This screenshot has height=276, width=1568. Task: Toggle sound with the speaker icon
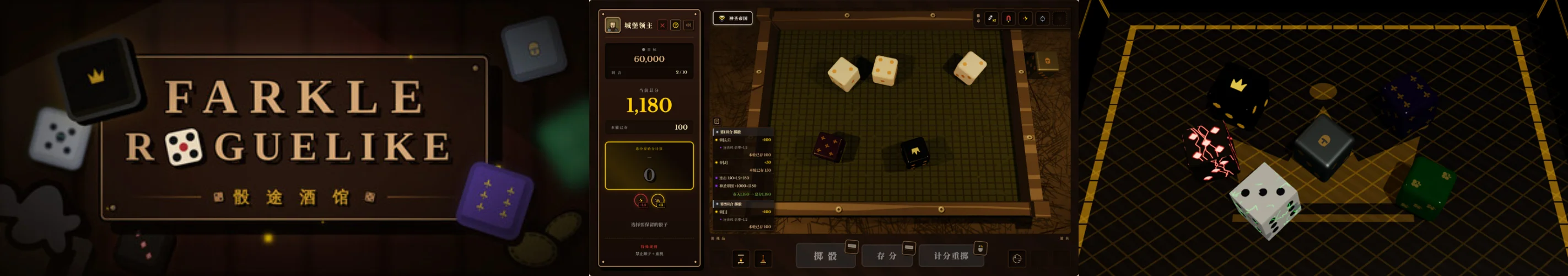[x=688, y=25]
